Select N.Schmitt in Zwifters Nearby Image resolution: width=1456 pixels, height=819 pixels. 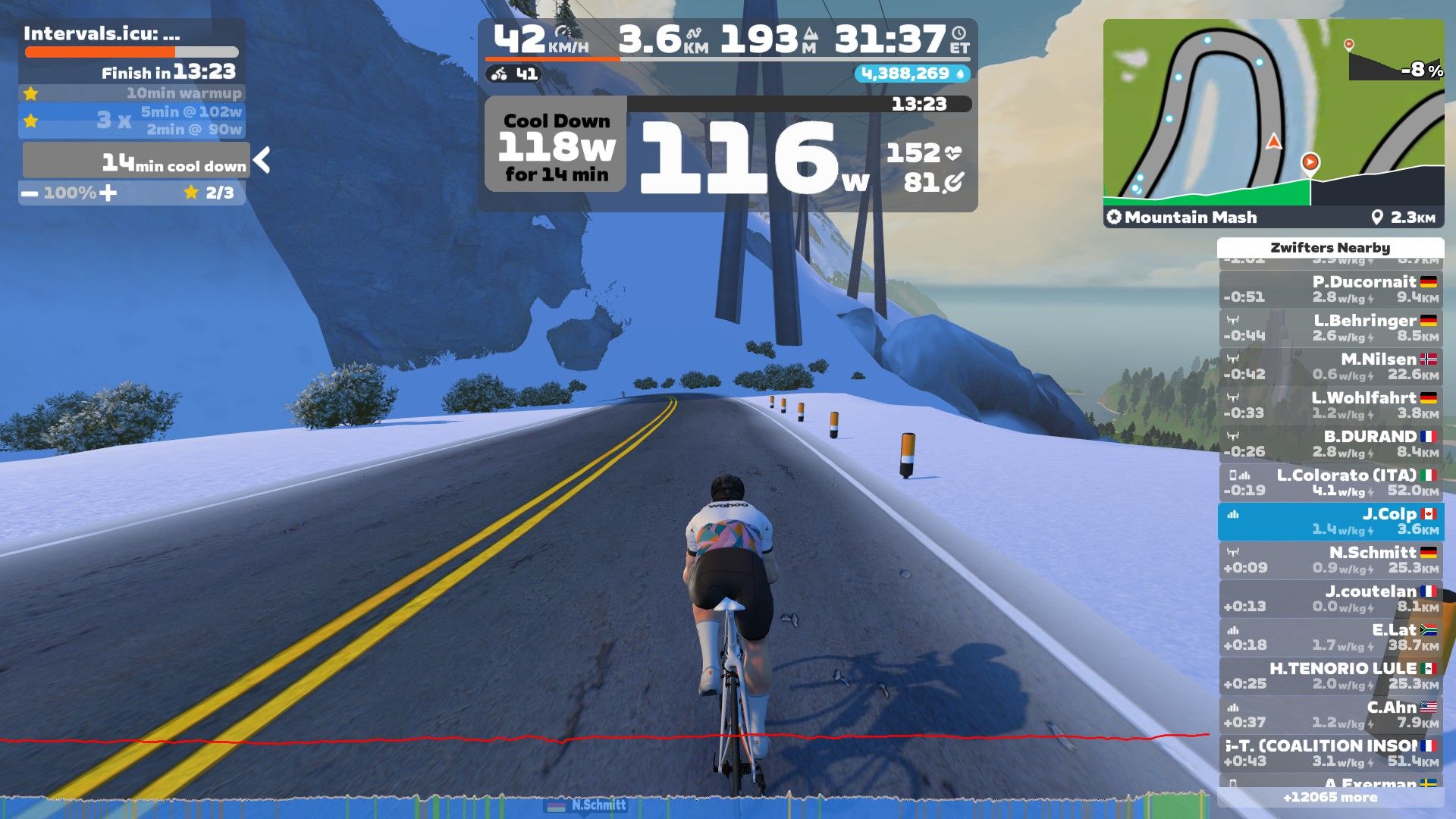(x=1330, y=560)
